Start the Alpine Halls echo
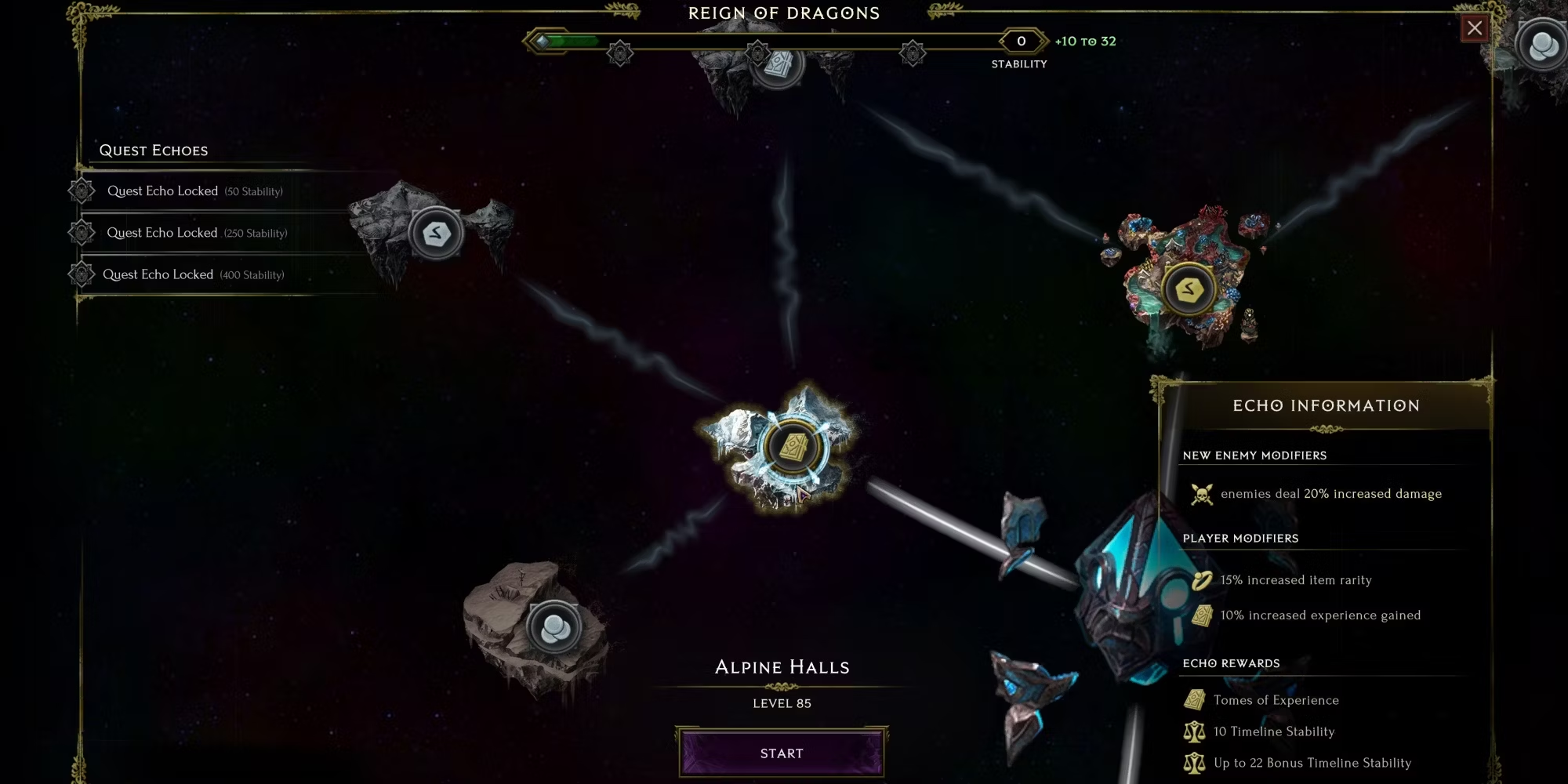The width and height of the screenshot is (1568, 784). (782, 753)
